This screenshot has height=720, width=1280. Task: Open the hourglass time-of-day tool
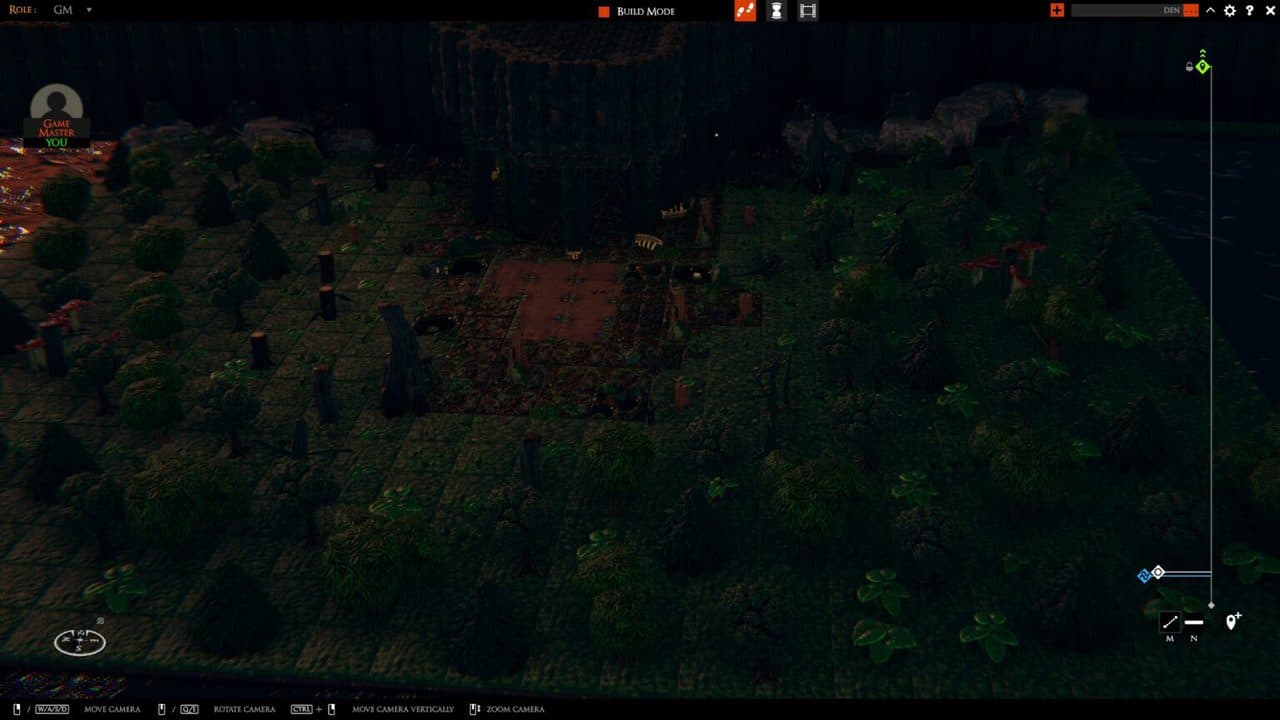[x=777, y=11]
